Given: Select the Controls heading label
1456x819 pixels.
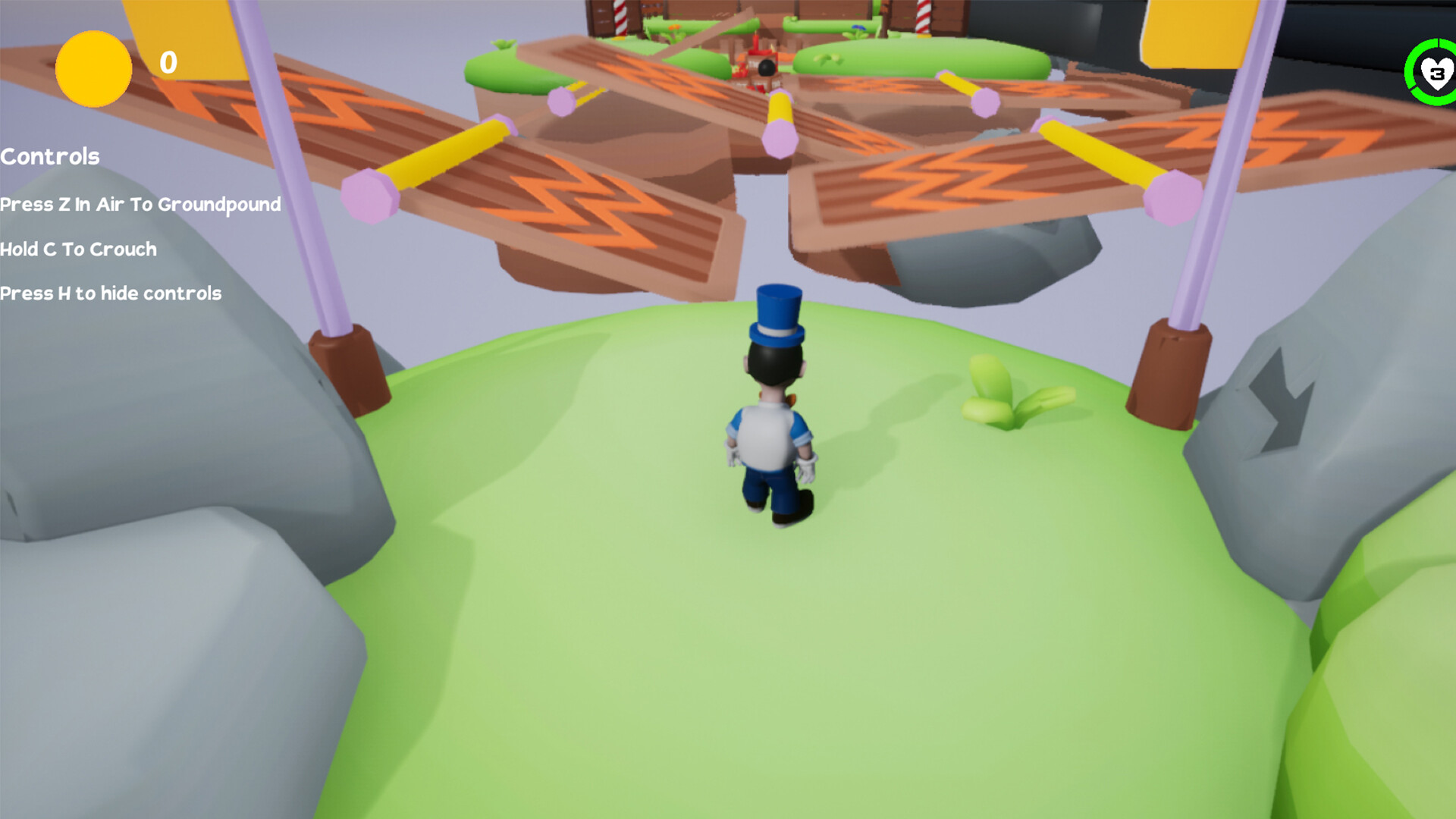Looking at the screenshot, I should [x=49, y=157].
